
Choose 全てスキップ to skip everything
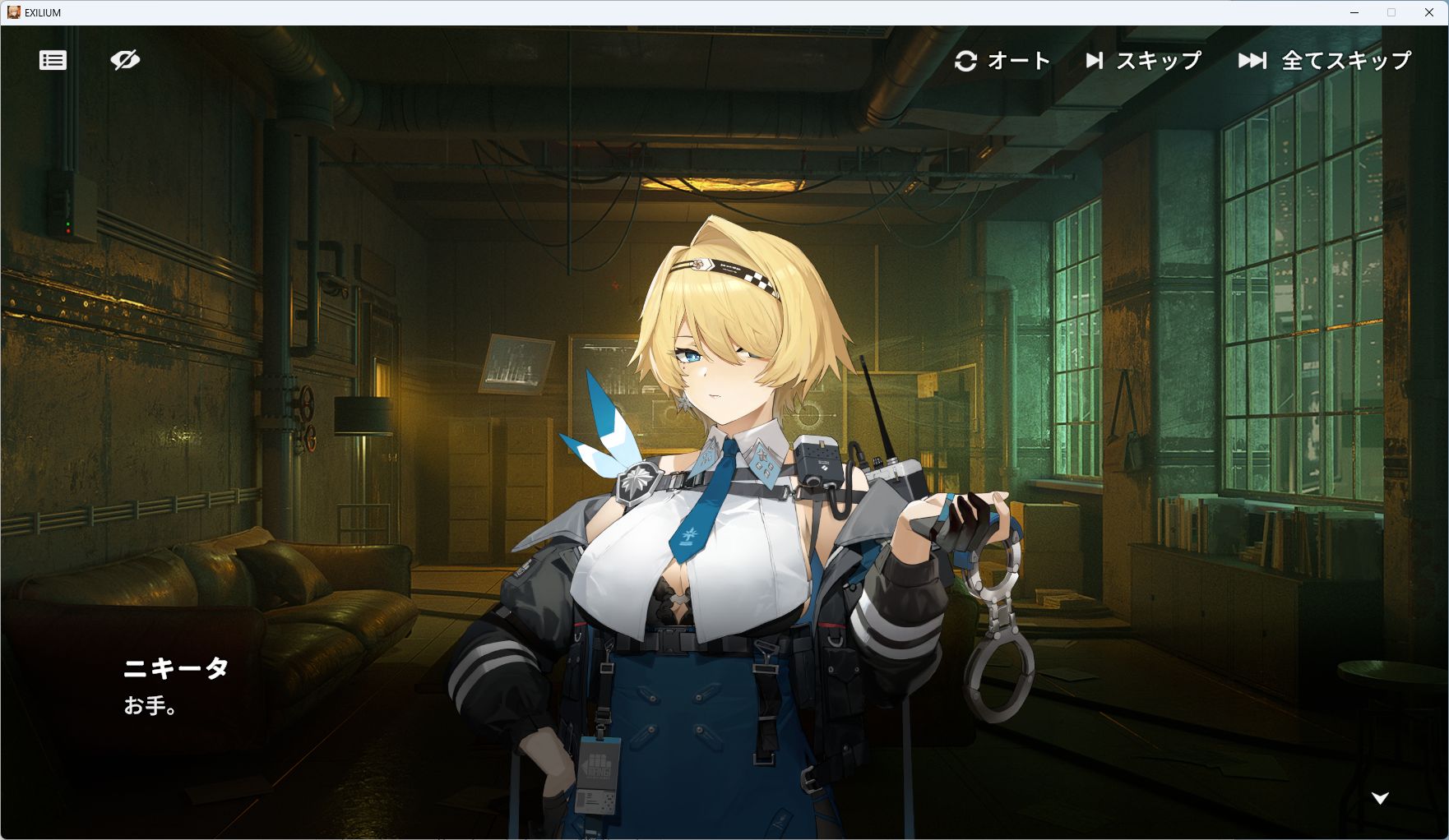(1325, 61)
